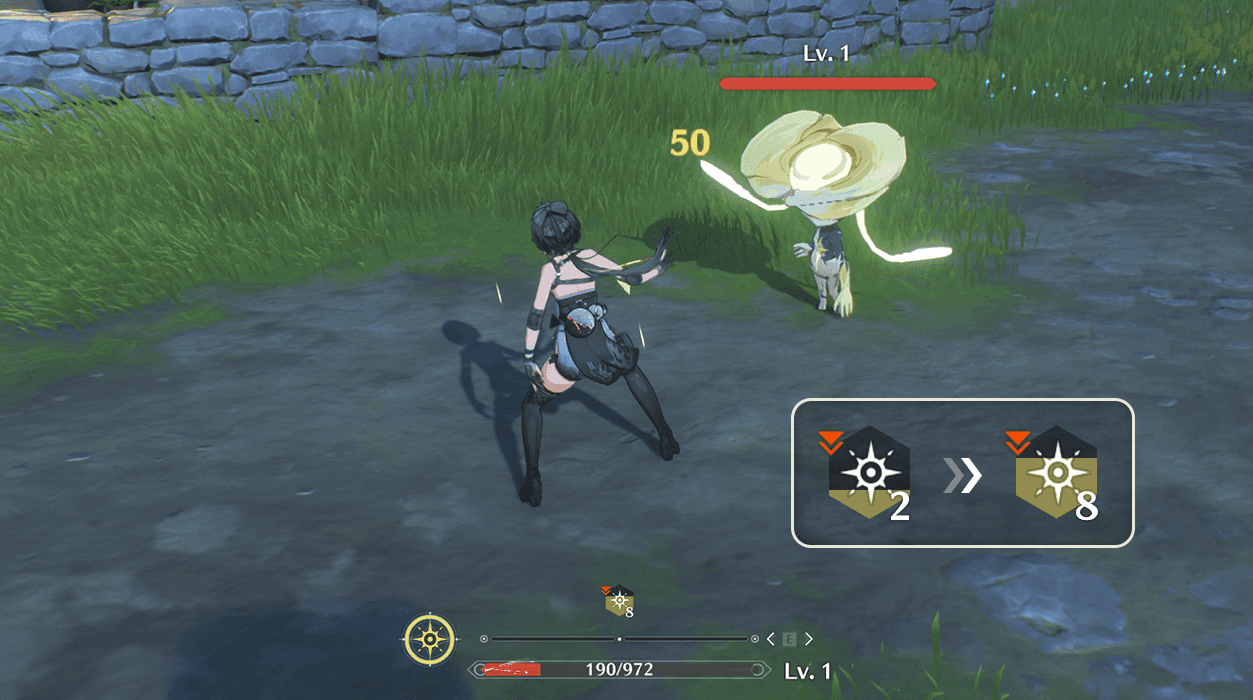Click the right arrow beside the E marker

(x=808, y=639)
